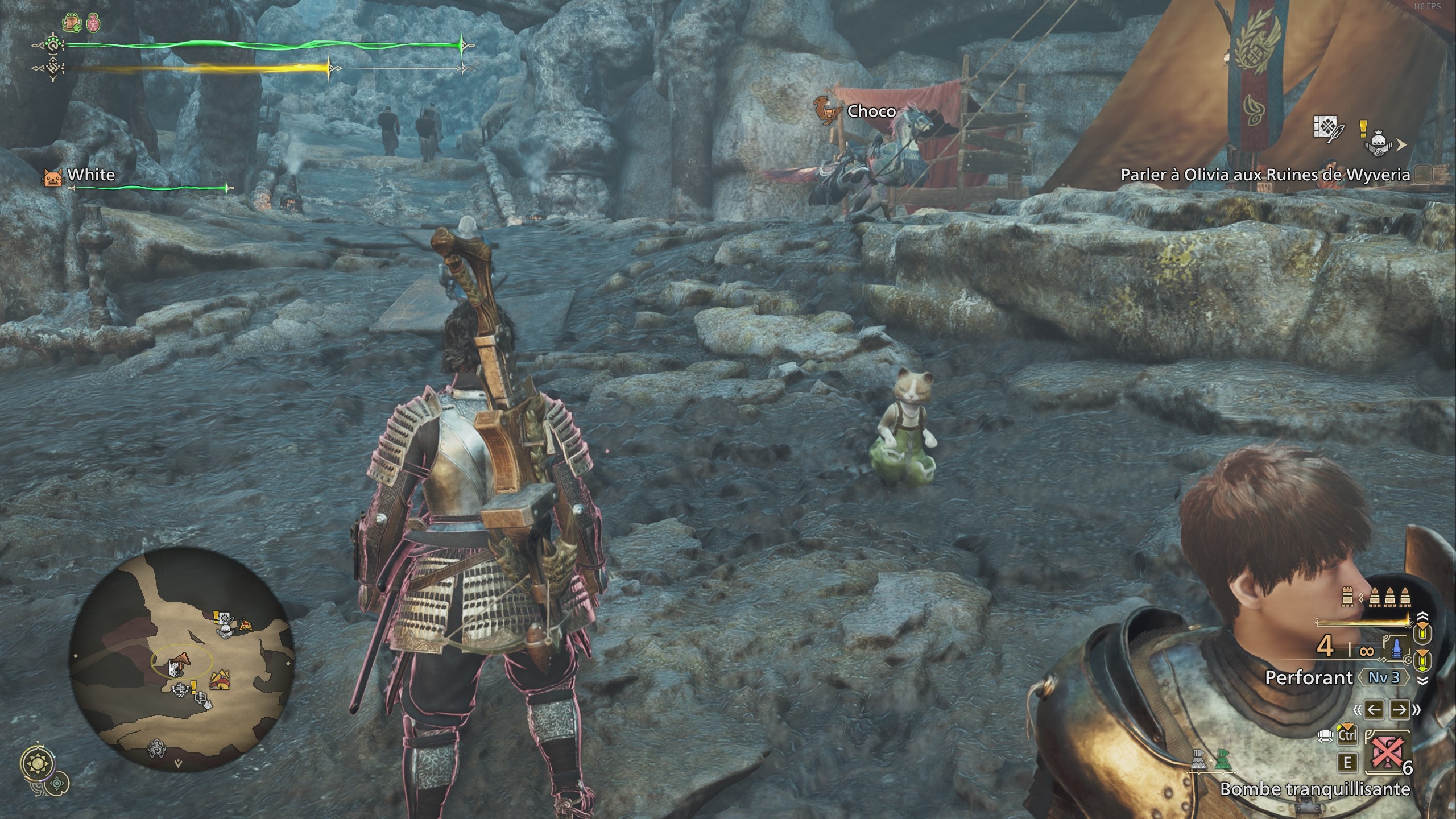
Task: Expand the ammo list with the double chevron up
Action: 1422,615
